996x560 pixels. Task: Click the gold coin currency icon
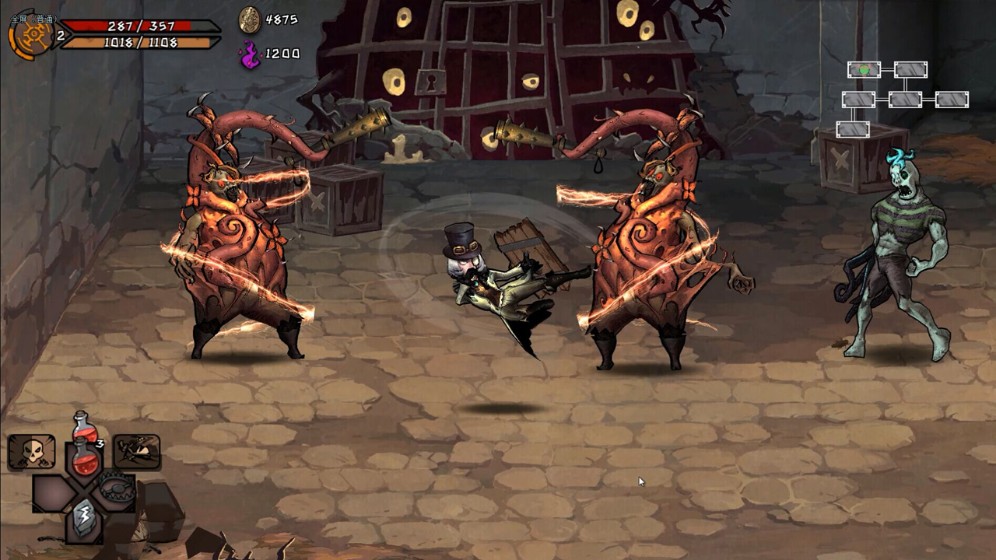[249, 19]
